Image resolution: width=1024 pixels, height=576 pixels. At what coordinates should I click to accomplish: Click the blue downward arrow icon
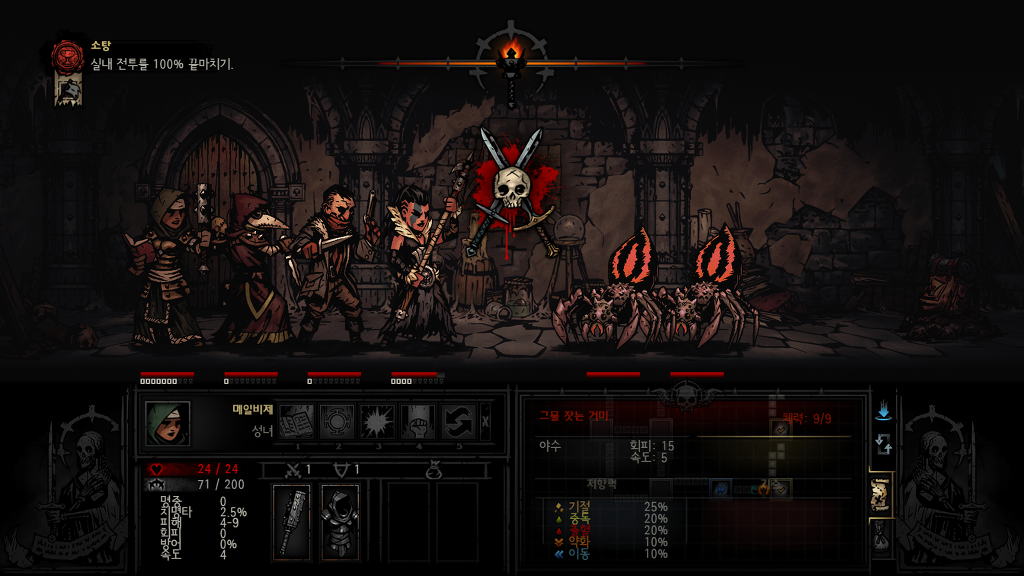click(883, 411)
